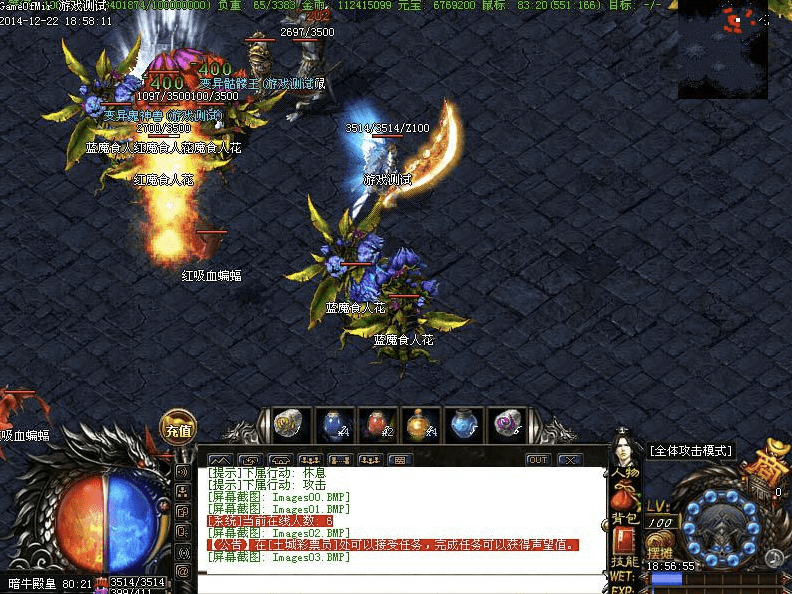Select the speaker chat channel icon

tap(183, 471)
